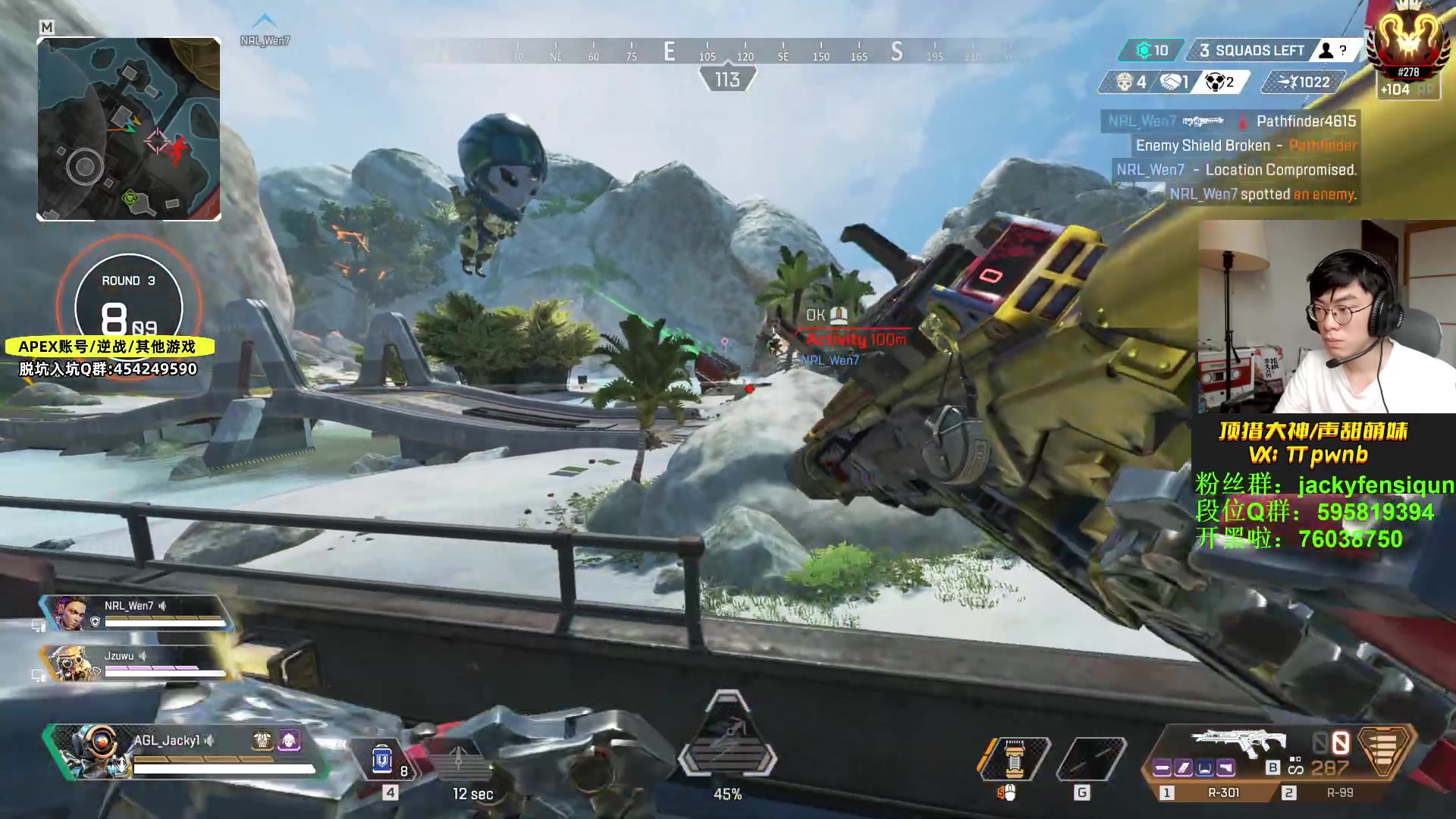
Task: Open the minimap in the corner
Action: pos(129,129)
